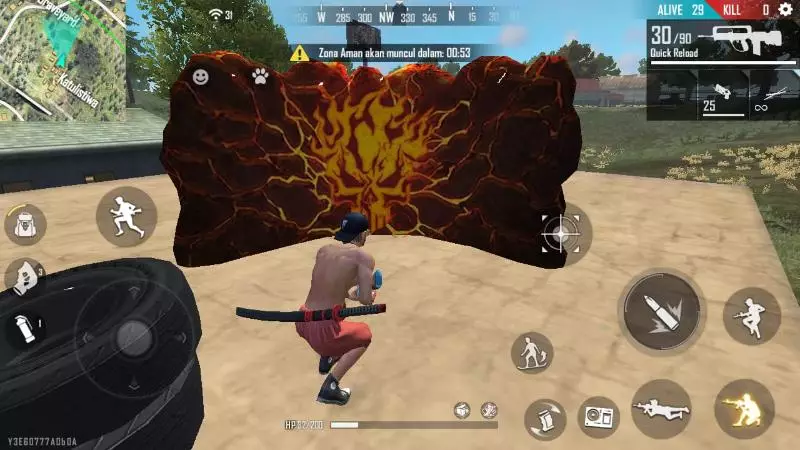Viewport: 800px width, 450px height.
Task: Open the smiley emote icon
Action: 201,76
